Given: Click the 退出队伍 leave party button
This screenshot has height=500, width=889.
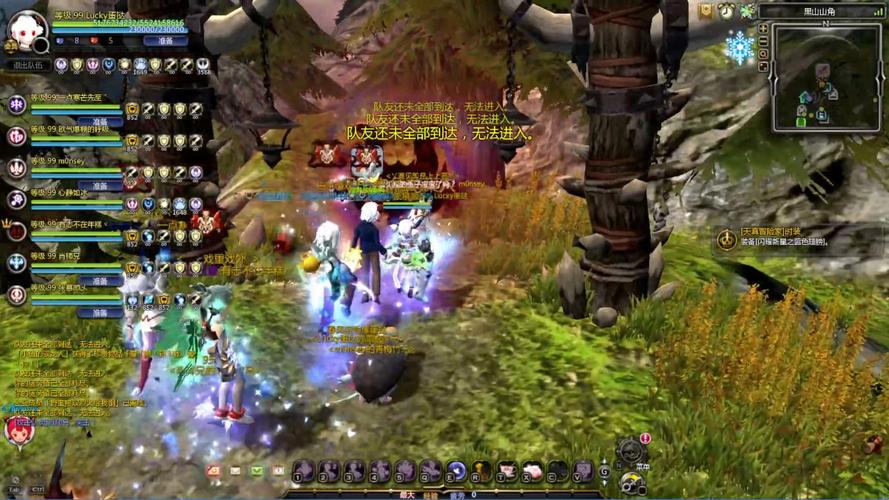Looking at the screenshot, I should [x=29, y=65].
